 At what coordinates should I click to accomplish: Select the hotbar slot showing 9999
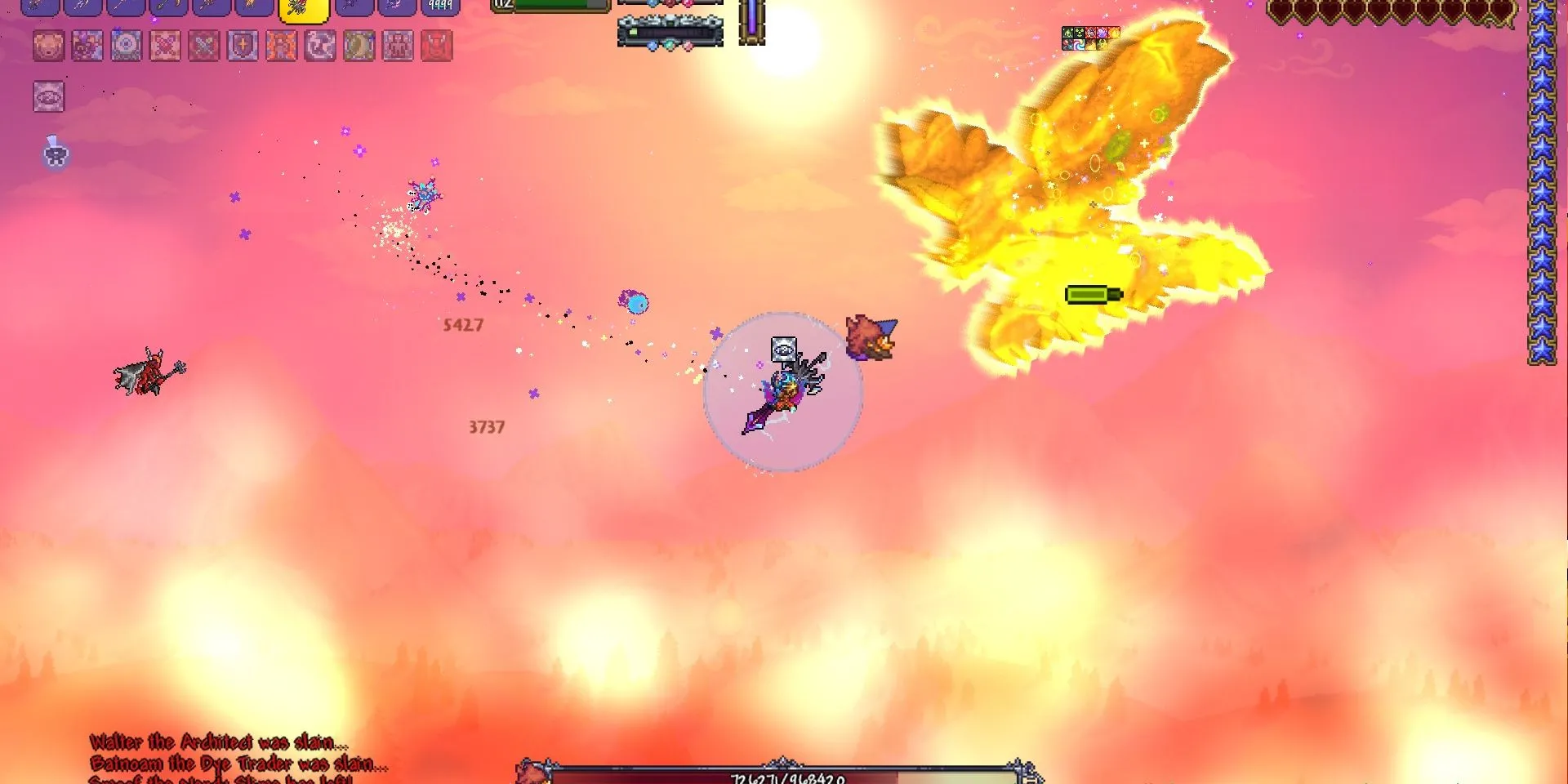click(x=440, y=7)
